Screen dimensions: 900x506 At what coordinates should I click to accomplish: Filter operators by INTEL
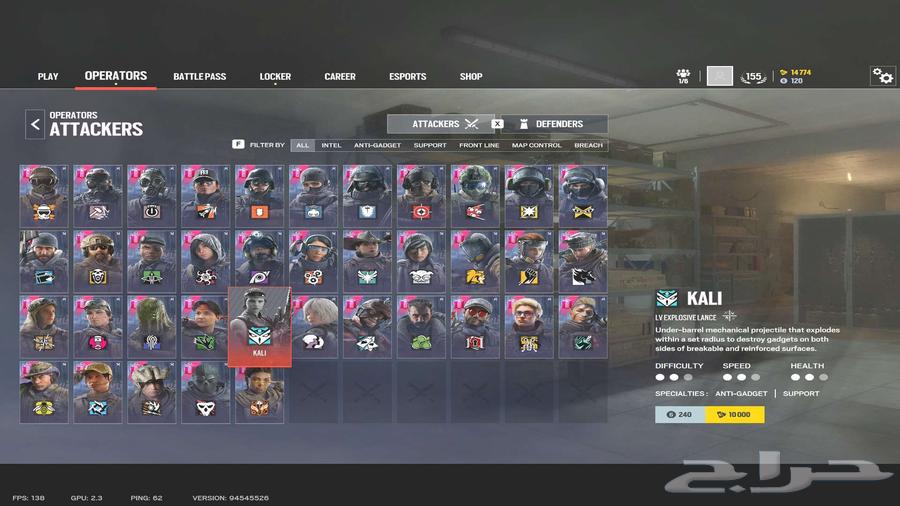(x=331, y=145)
